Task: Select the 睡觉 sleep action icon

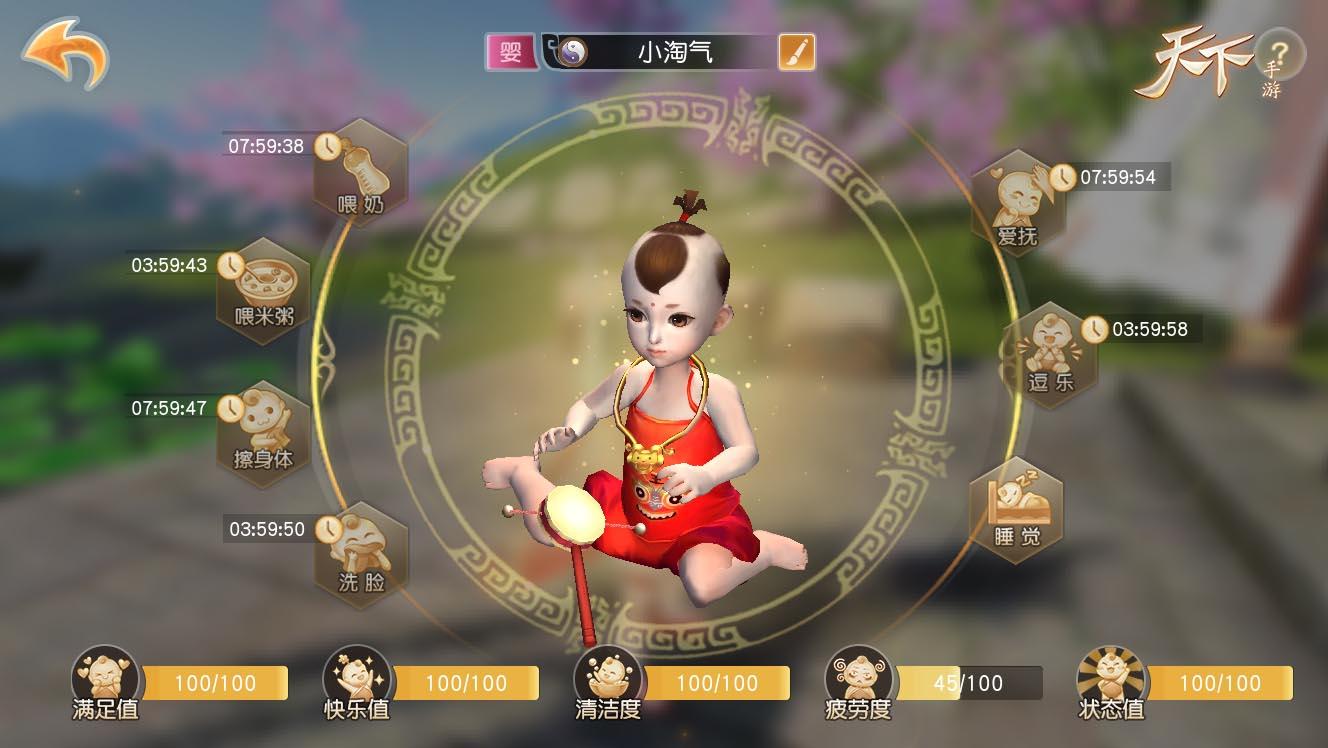Action: click(x=1017, y=513)
